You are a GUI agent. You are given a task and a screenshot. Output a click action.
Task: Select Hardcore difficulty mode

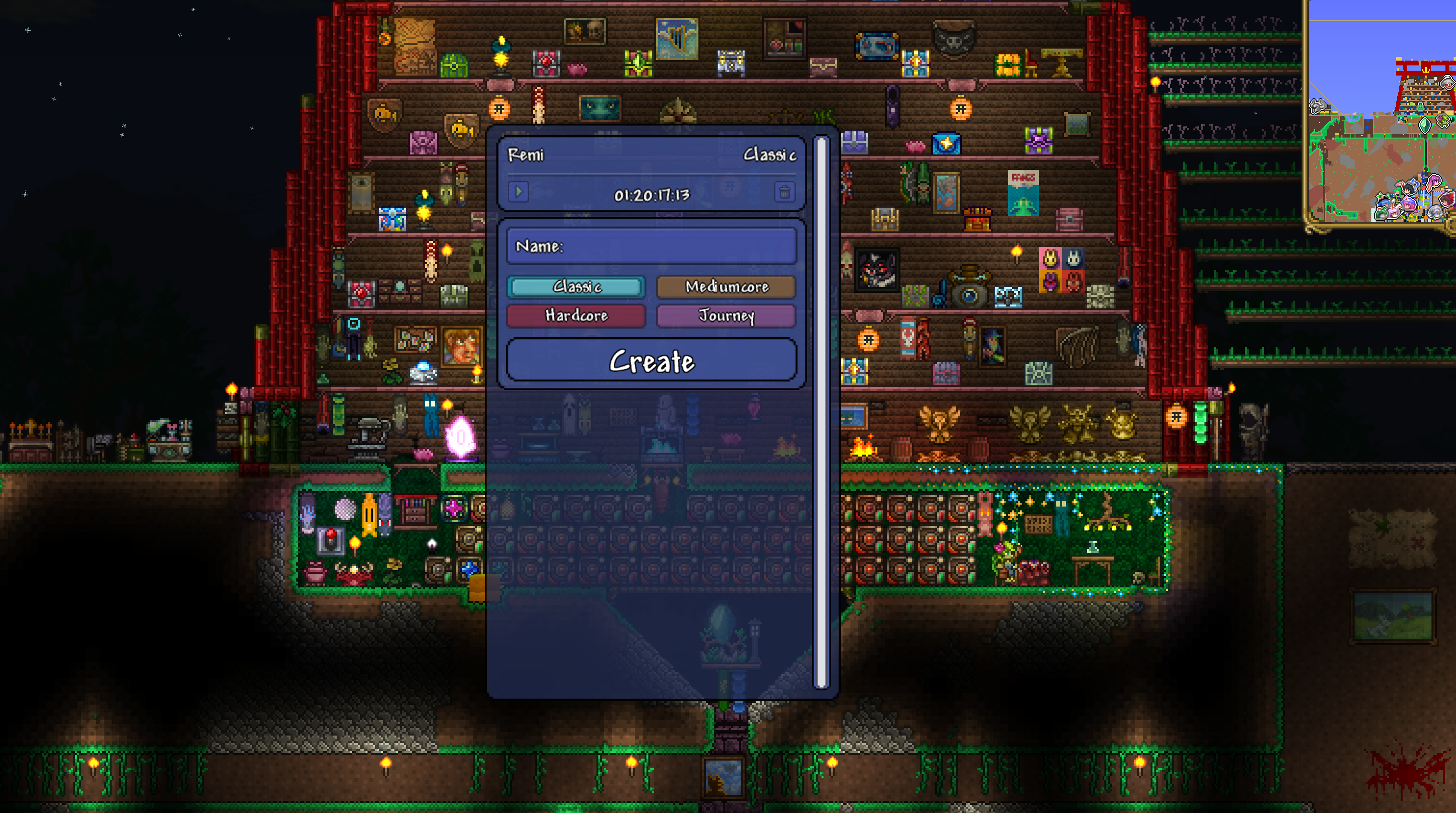pos(576,316)
